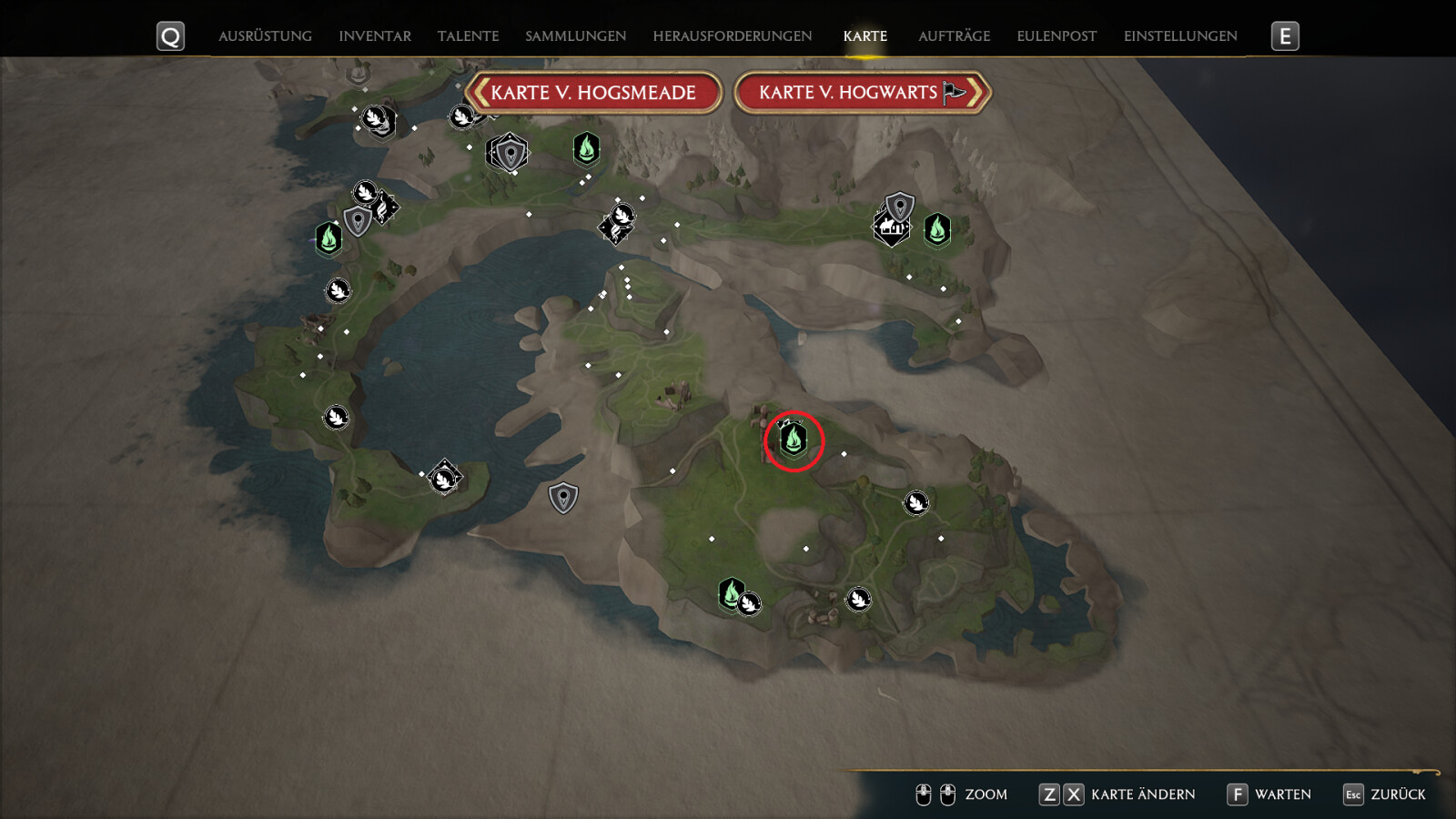This screenshot has width=1456, height=819.
Task: Select the Floo flame on the west coast
Action: (329, 238)
